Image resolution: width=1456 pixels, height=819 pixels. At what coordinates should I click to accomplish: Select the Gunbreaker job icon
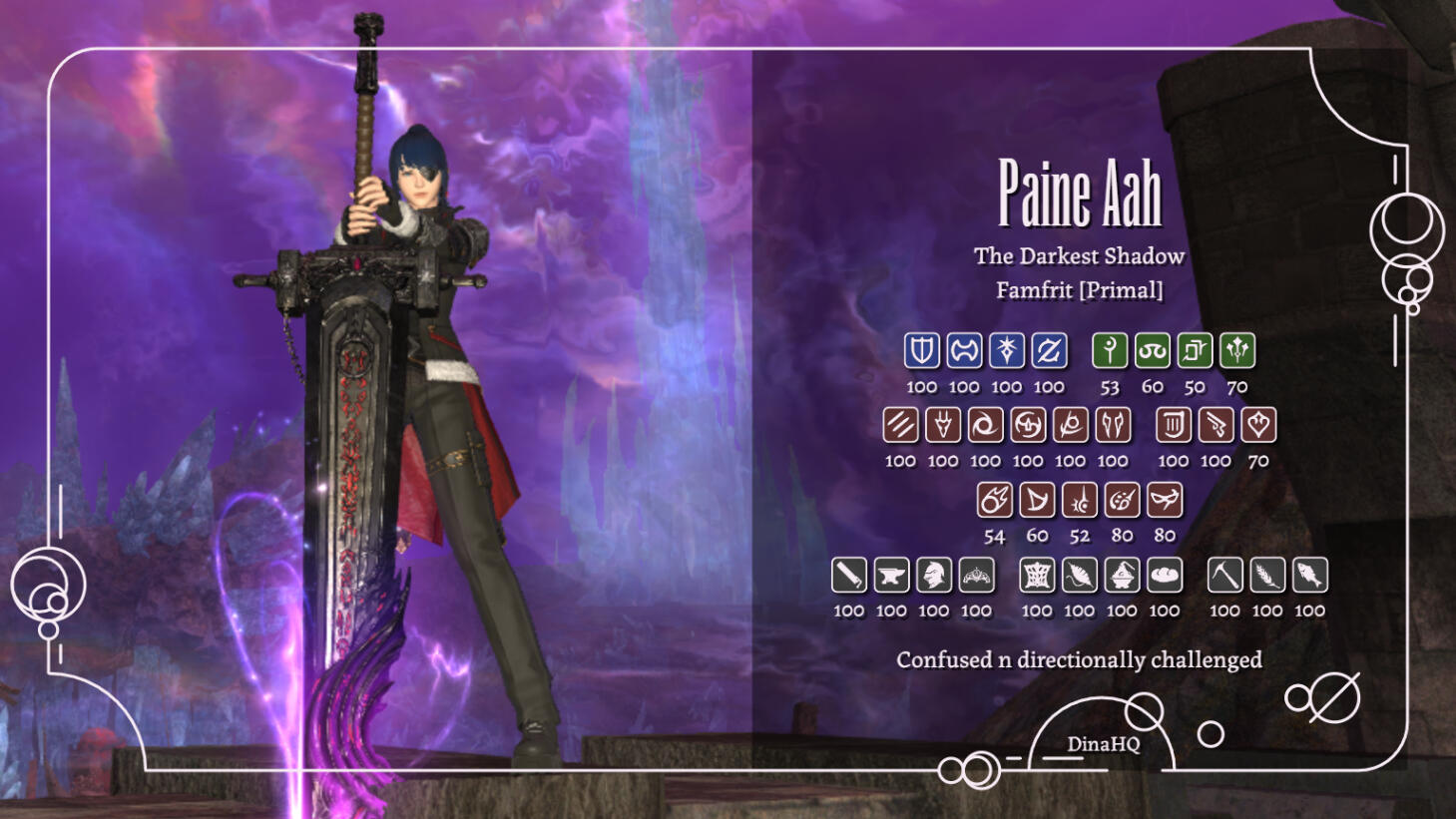(x=1049, y=350)
